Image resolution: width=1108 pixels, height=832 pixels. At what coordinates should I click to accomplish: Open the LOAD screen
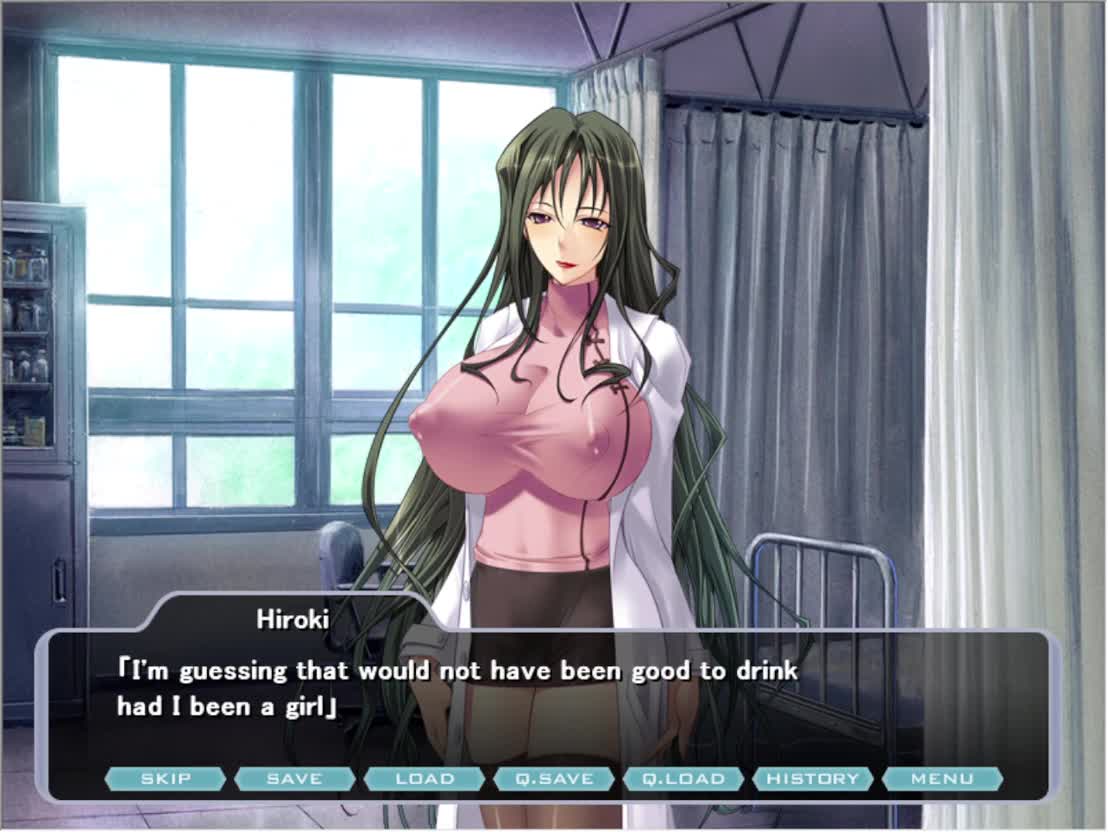pos(424,779)
